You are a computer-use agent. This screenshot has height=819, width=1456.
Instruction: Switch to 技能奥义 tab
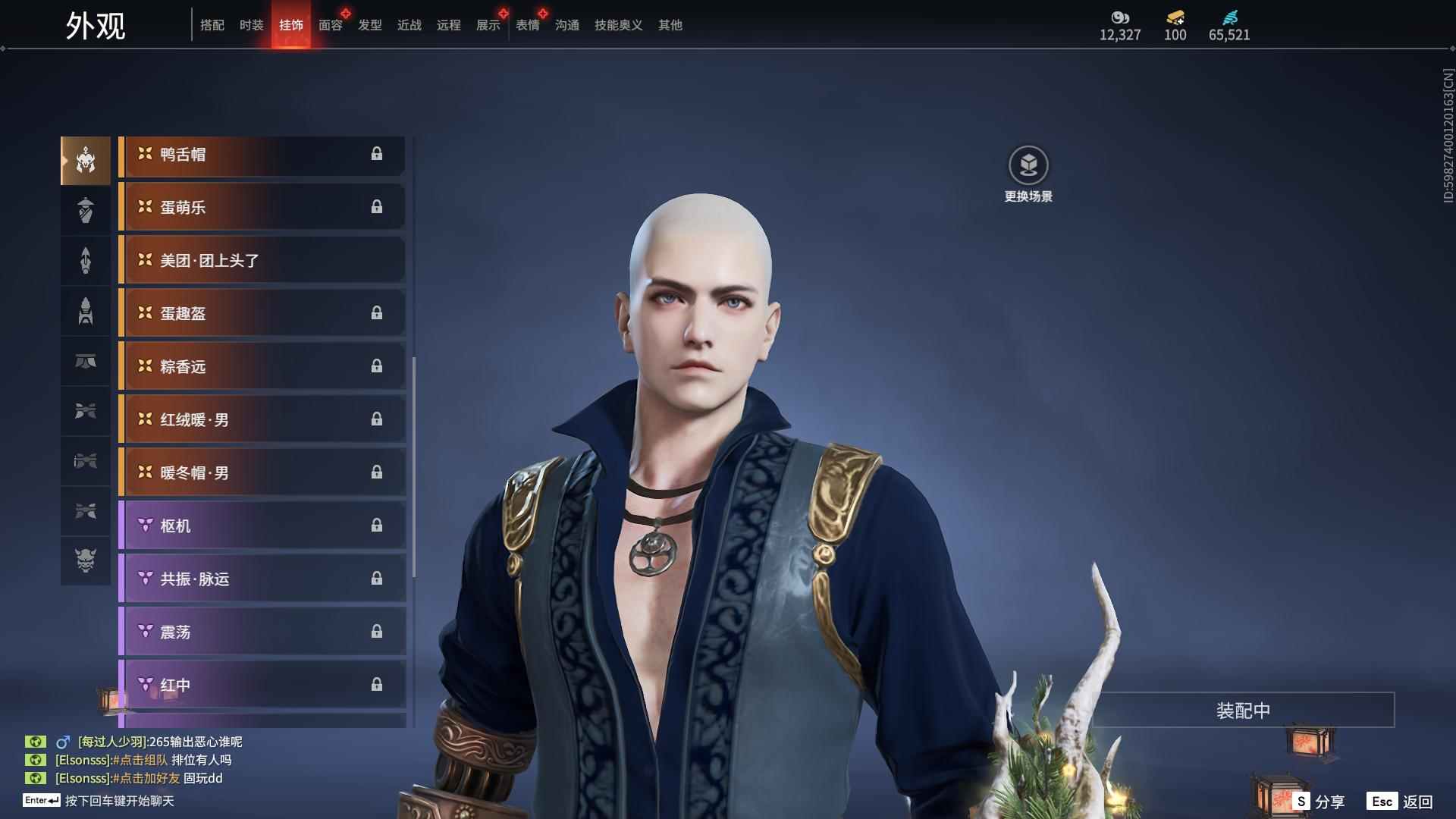tap(618, 25)
